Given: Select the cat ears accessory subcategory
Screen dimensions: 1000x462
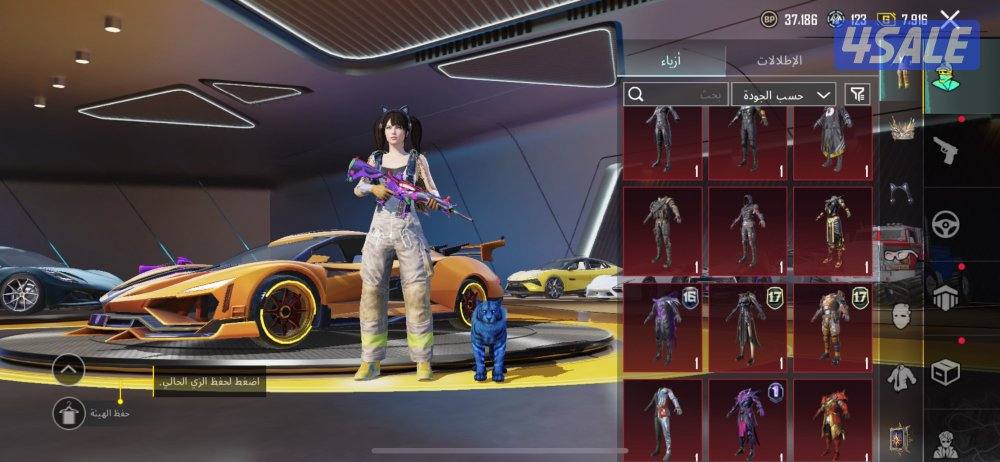Looking at the screenshot, I should [x=903, y=190].
